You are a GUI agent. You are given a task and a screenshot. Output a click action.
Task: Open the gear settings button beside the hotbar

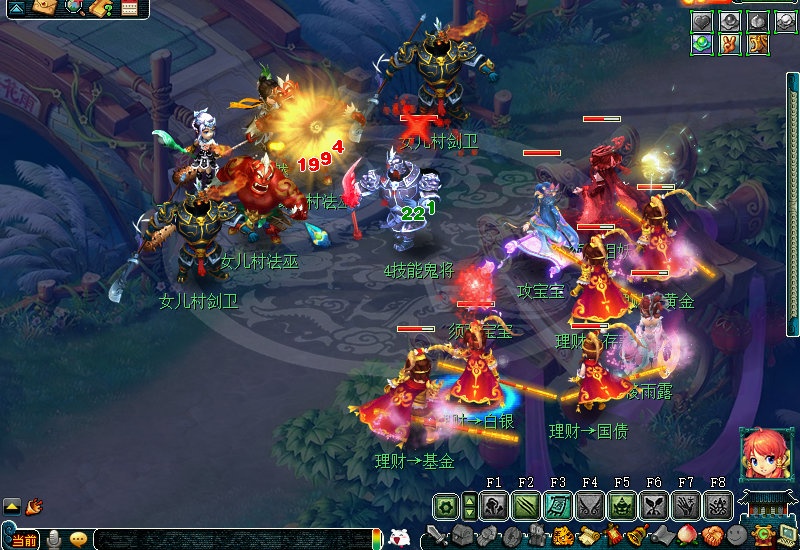tap(445, 506)
